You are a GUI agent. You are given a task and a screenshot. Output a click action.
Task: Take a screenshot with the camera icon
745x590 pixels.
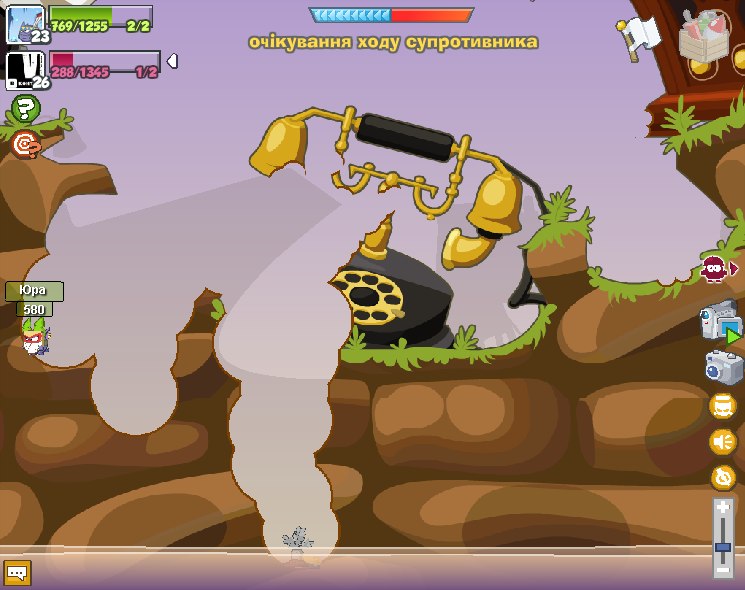click(722, 367)
